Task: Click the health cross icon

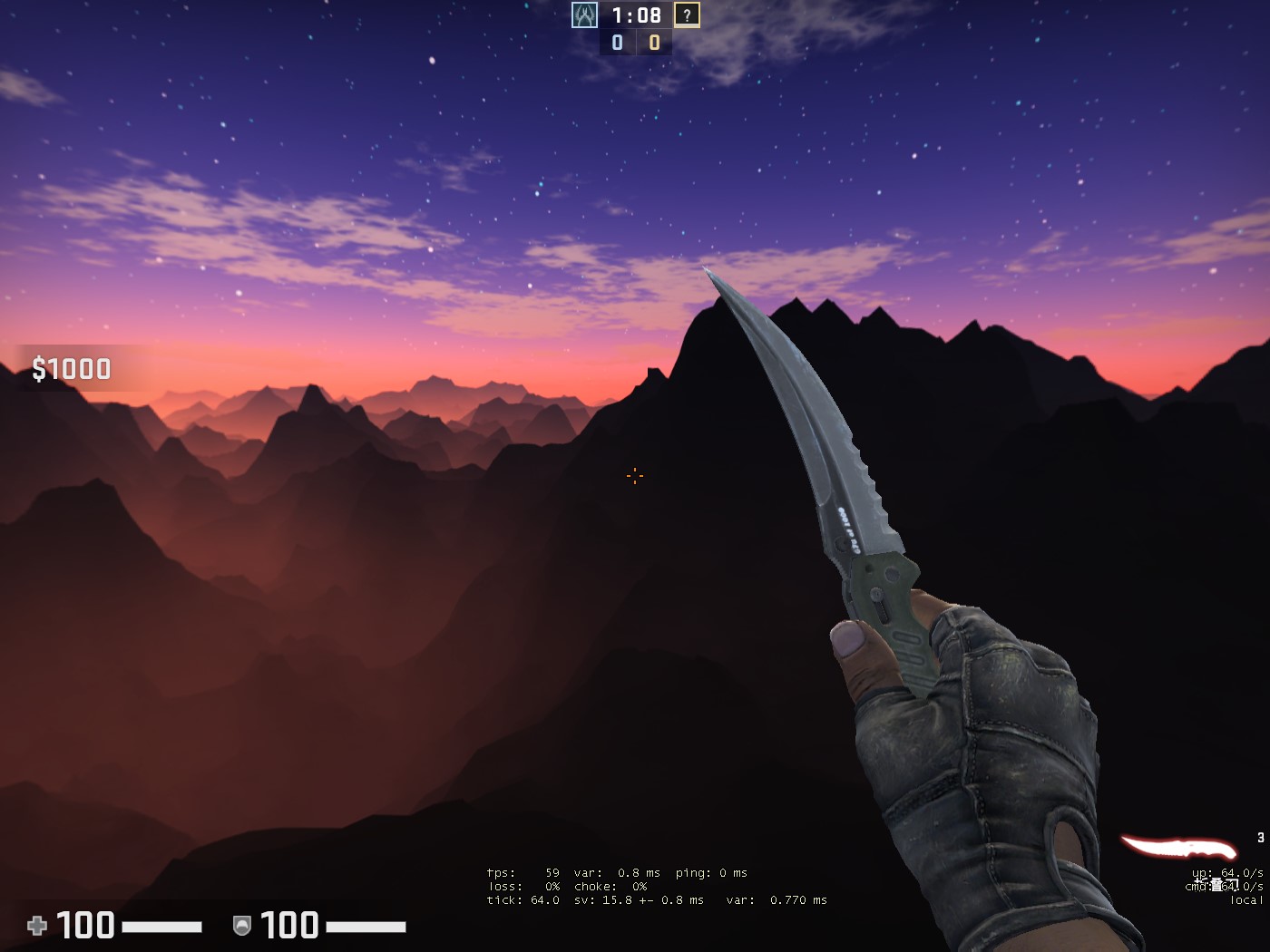Action: 36,926
